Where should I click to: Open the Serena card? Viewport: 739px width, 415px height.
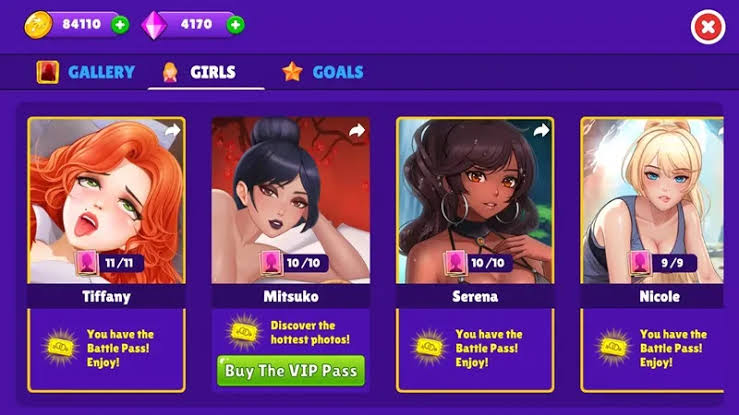tap(475, 210)
